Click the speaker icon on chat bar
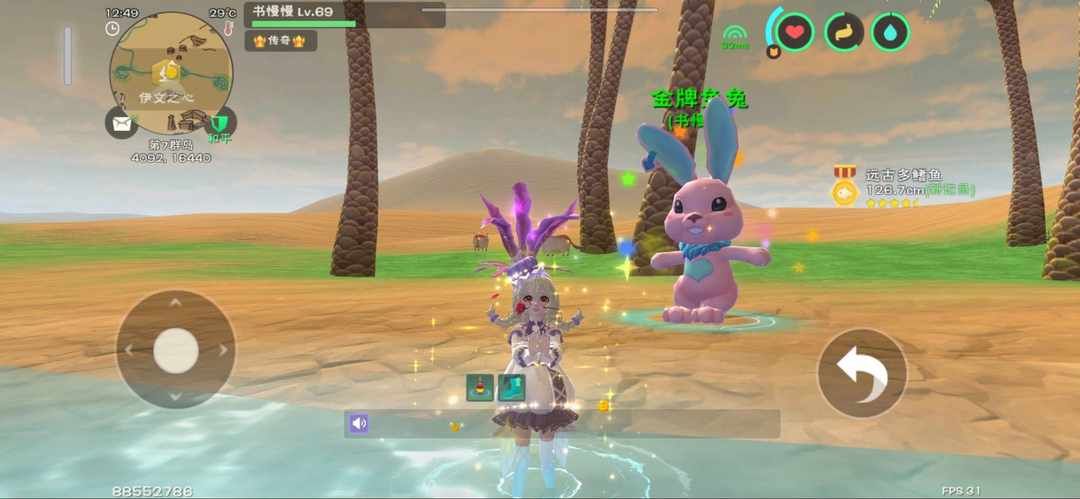The height and width of the screenshot is (499, 1080). pos(359,424)
